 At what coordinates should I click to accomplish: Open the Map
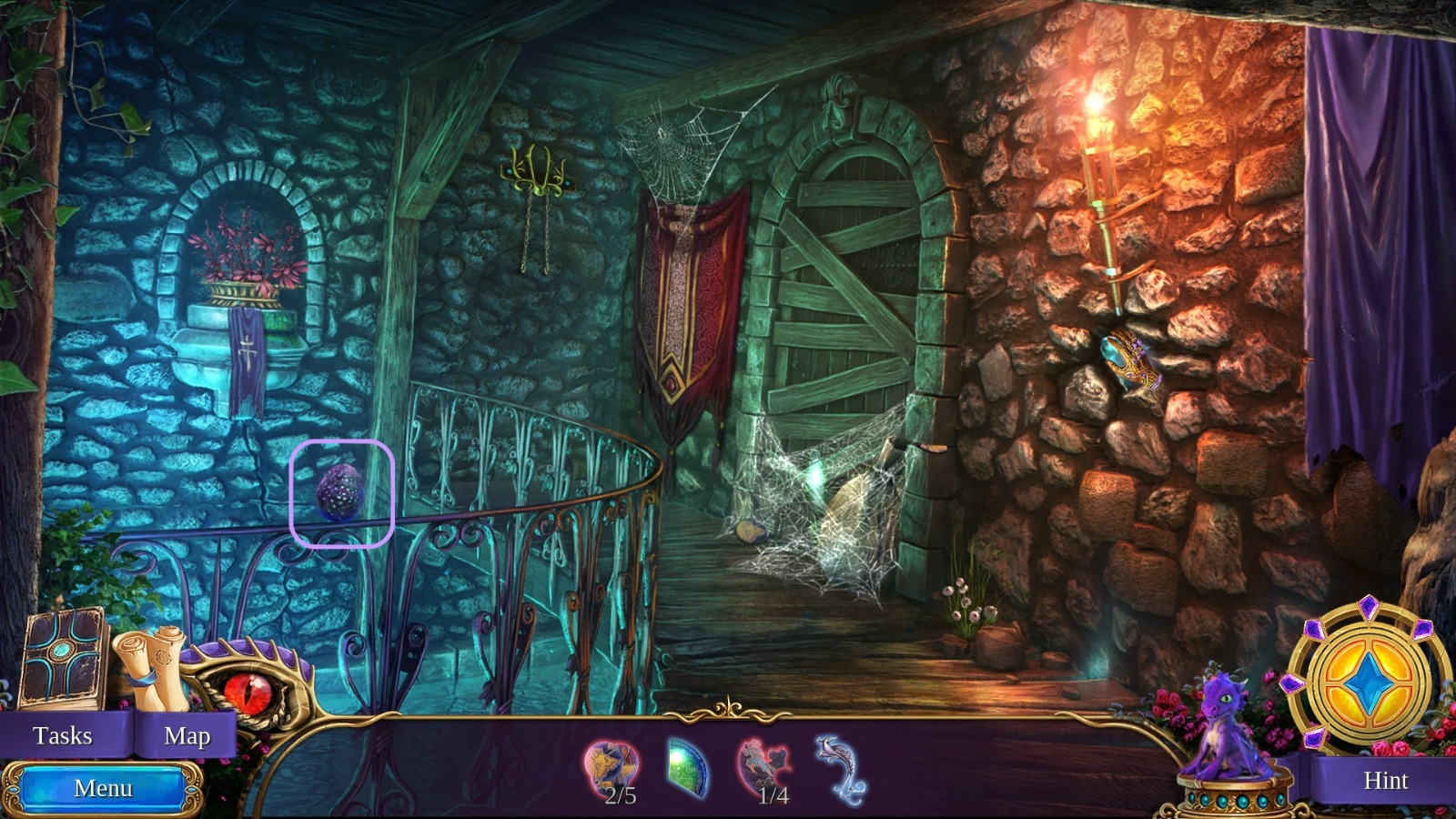pos(187,735)
